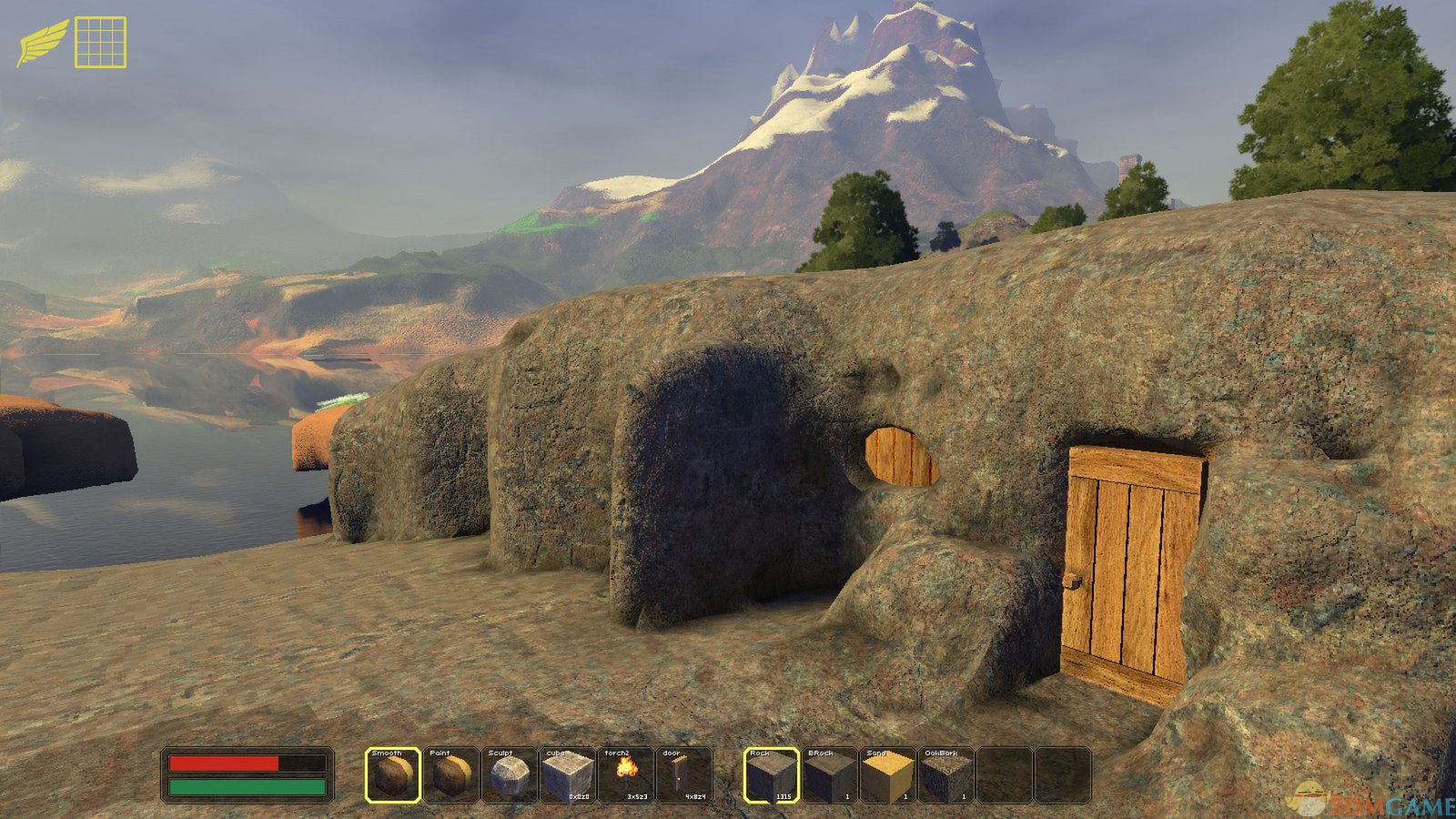
Task: Select the Smooth tool slot
Action: coord(394,775)
